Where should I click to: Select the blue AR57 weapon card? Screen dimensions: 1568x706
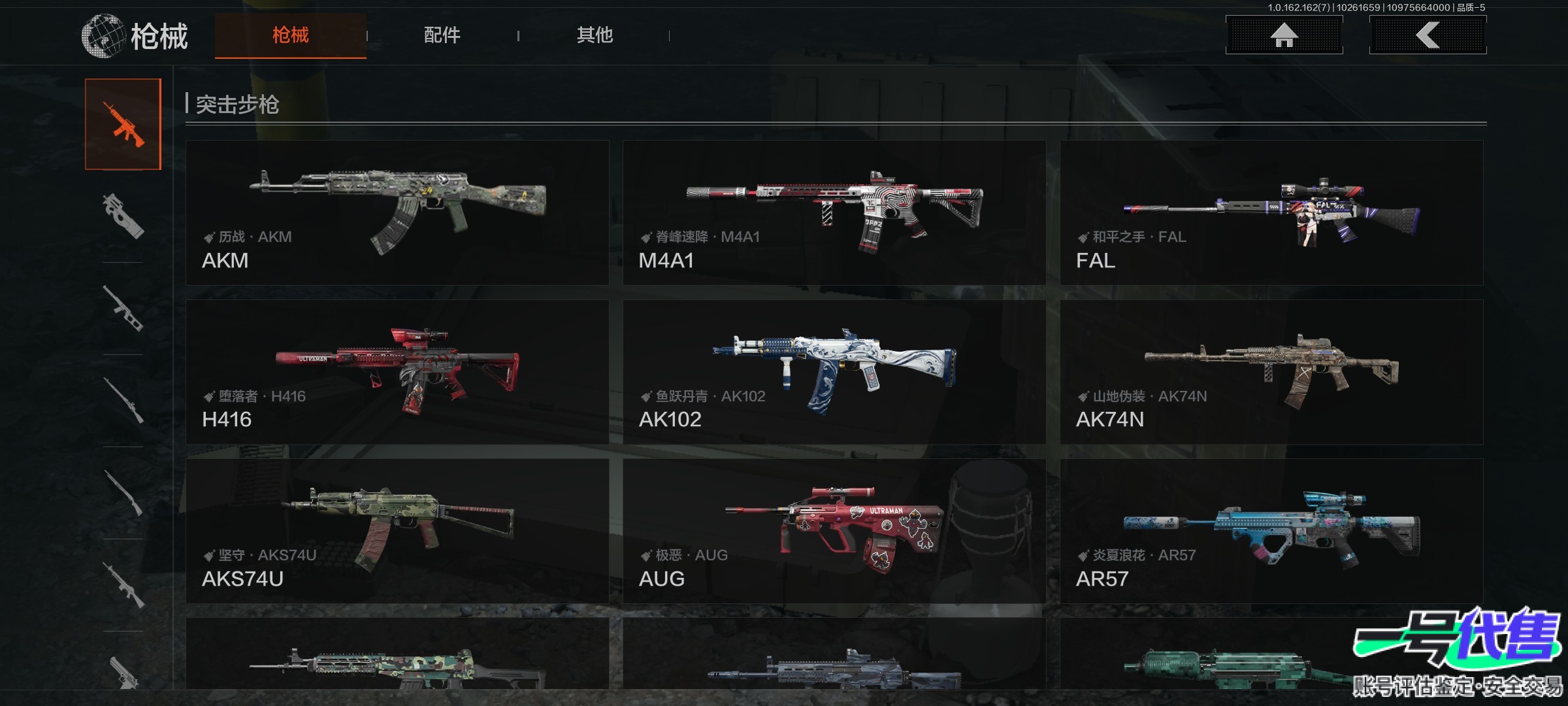pyautogui.click(x=1271, y=531)
